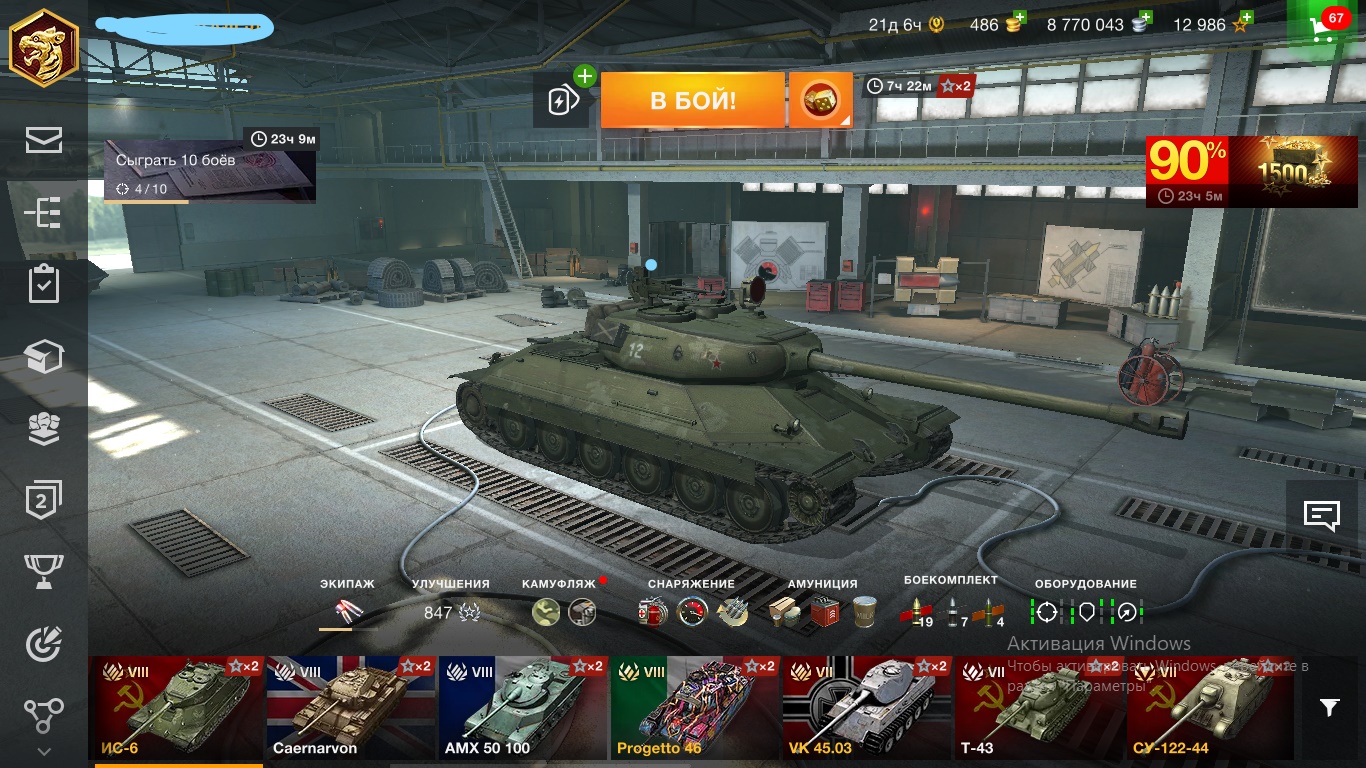
Task: Open the trophy tournaments menu
Action: [x=44, y=571]
